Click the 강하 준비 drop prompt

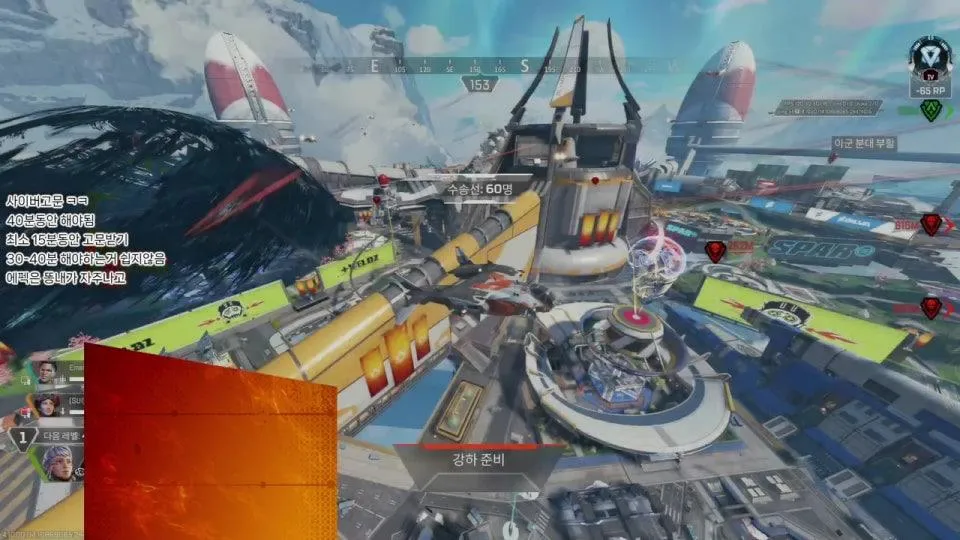(482, 465)
